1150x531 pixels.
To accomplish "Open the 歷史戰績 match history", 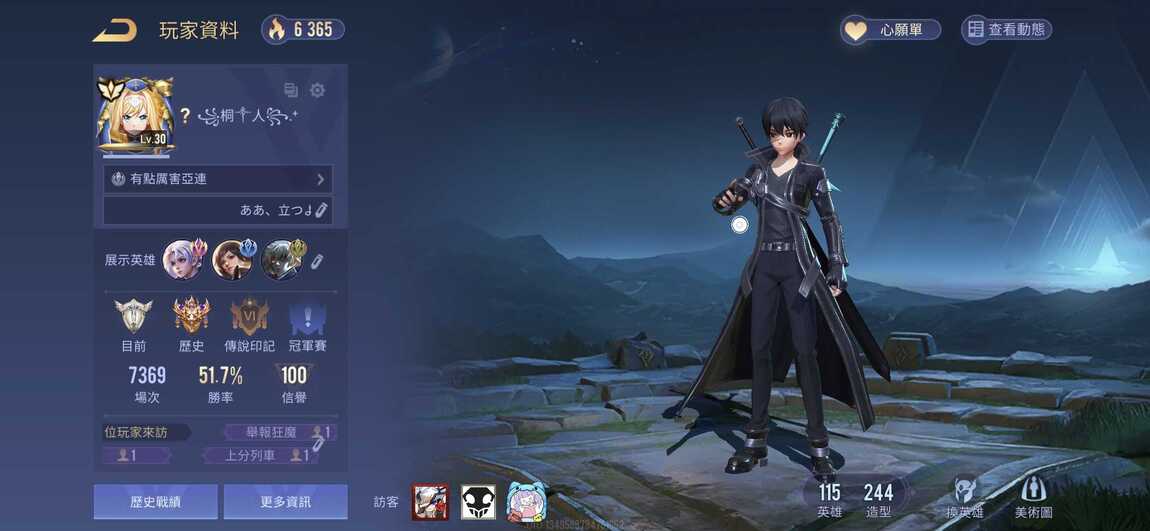I will pos(155,502).
